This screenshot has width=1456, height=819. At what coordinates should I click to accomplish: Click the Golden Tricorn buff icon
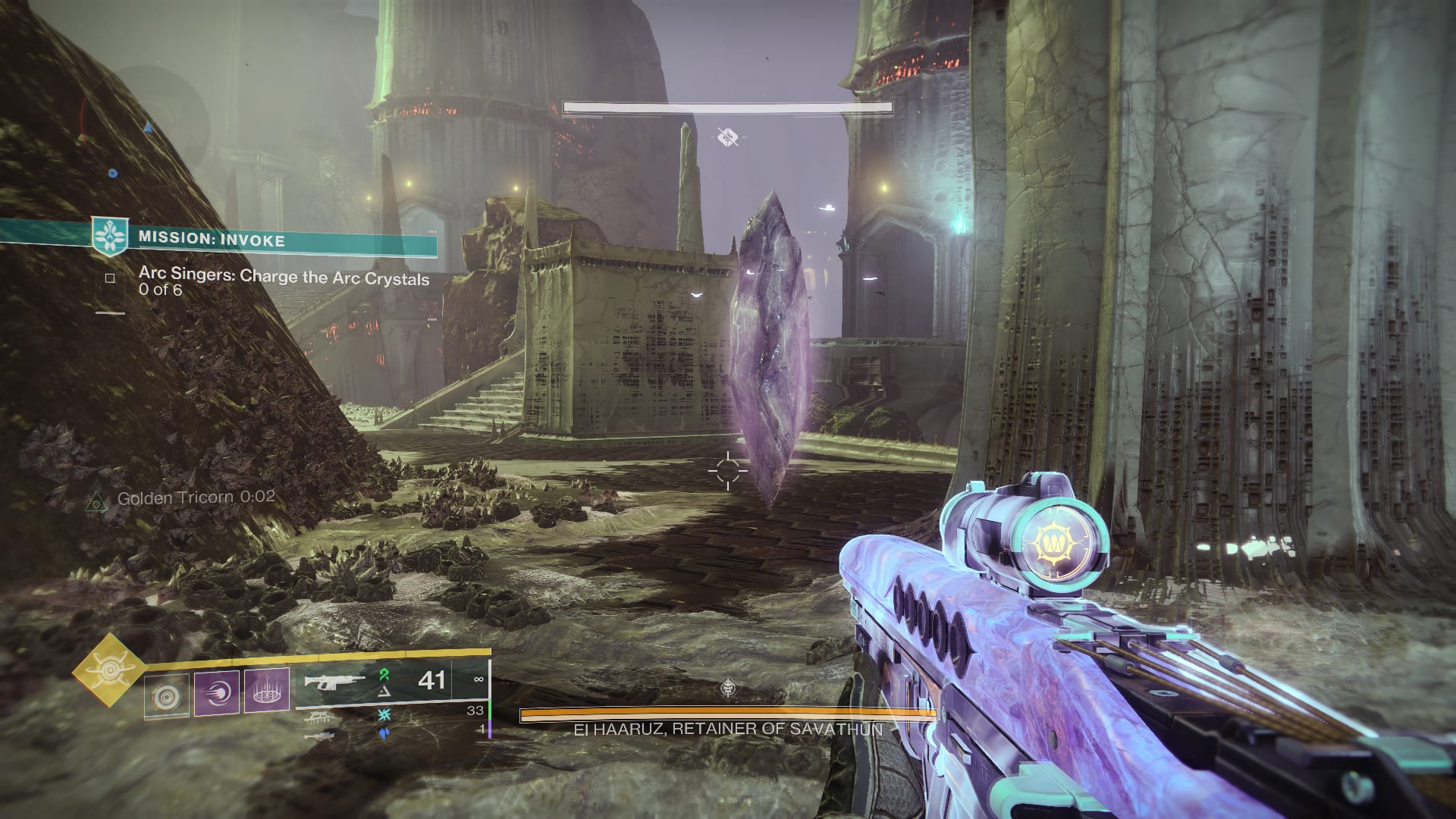96,500
